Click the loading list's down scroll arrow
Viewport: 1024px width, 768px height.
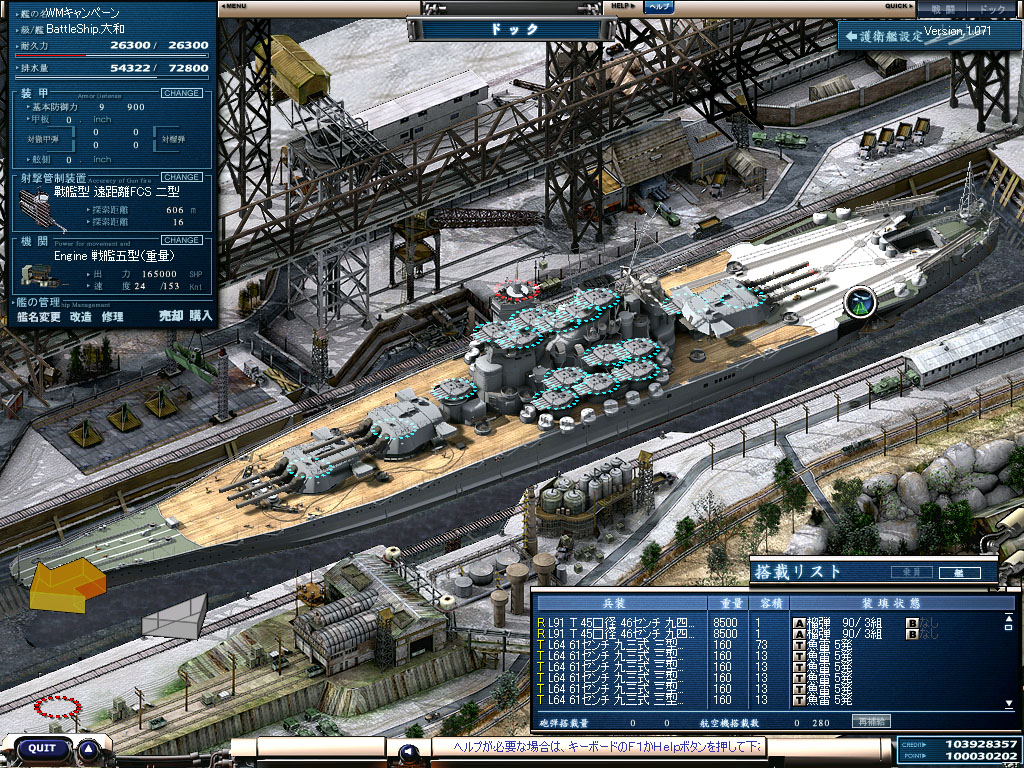click(1009, 704)
